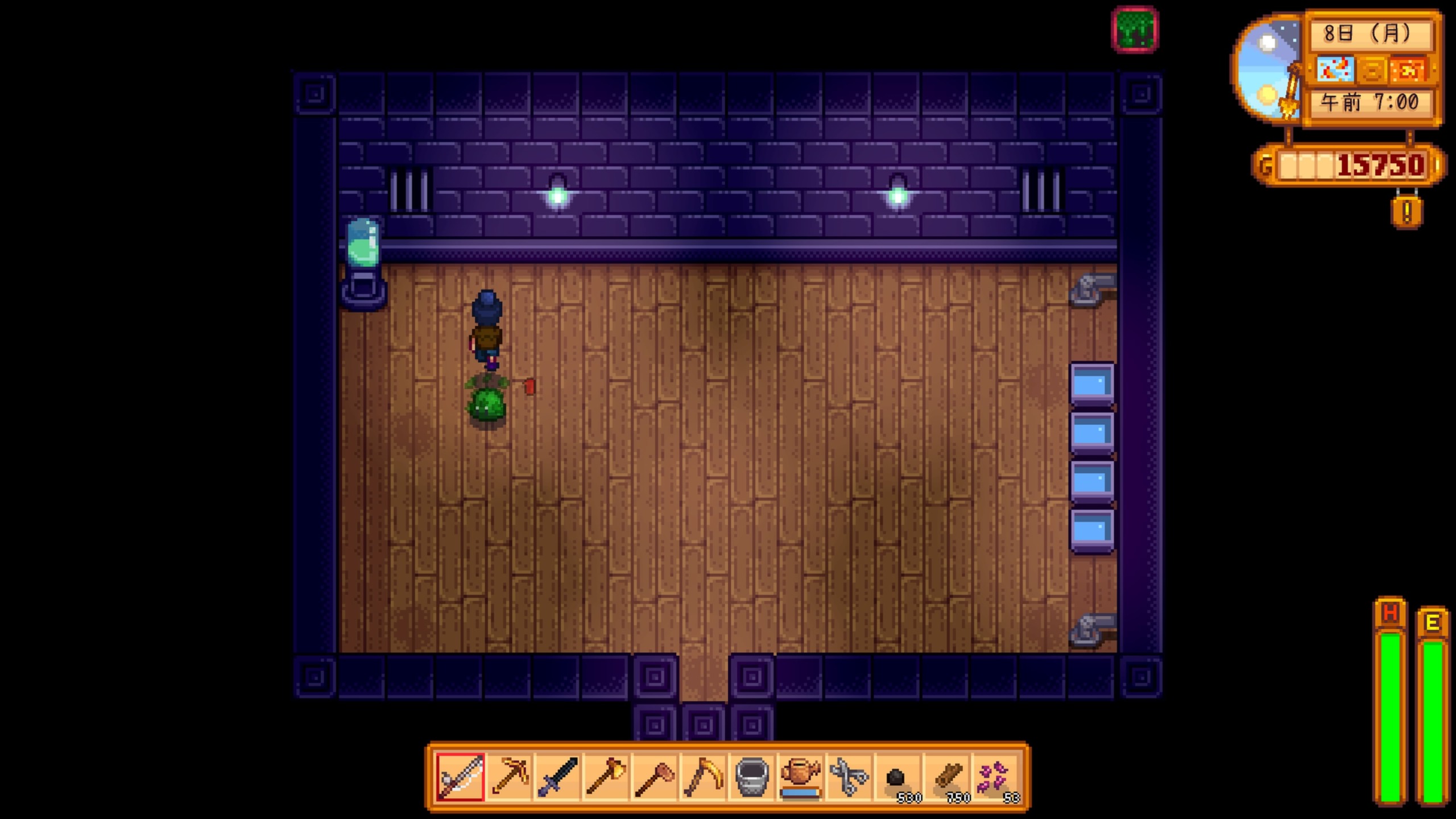The width and height of the screenshot is (1456, 819).
Task: Click the green slime buff icon
Action: click(1135, 30)
